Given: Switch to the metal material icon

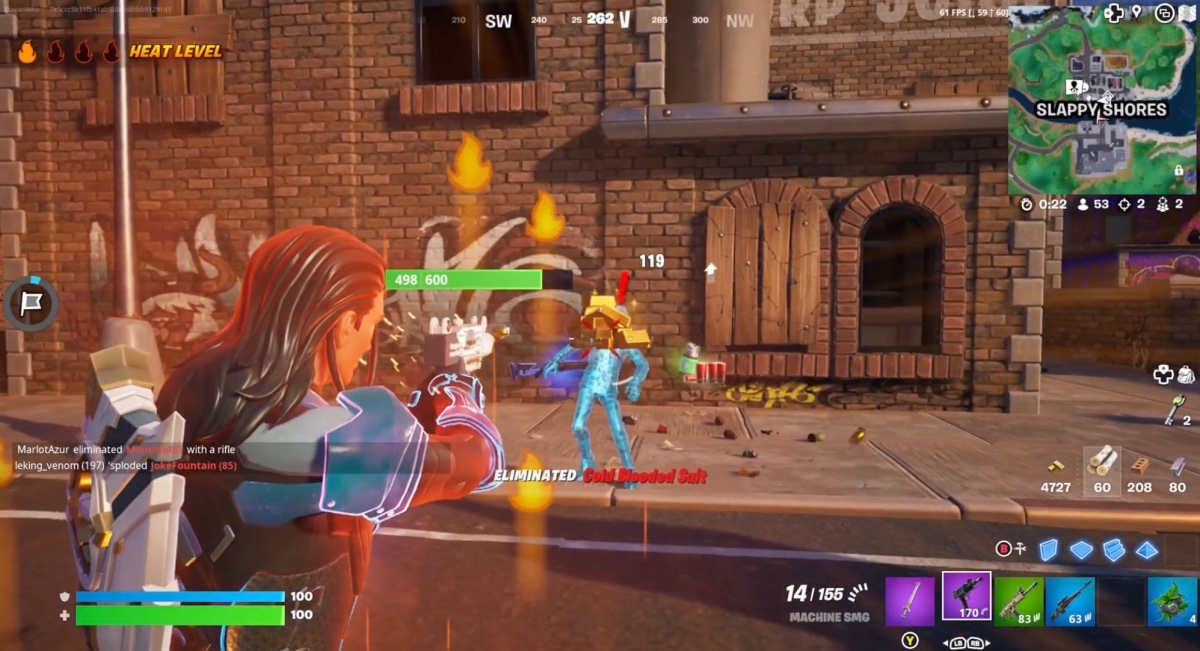Looking at the screenshot, I should (1178, 465).
